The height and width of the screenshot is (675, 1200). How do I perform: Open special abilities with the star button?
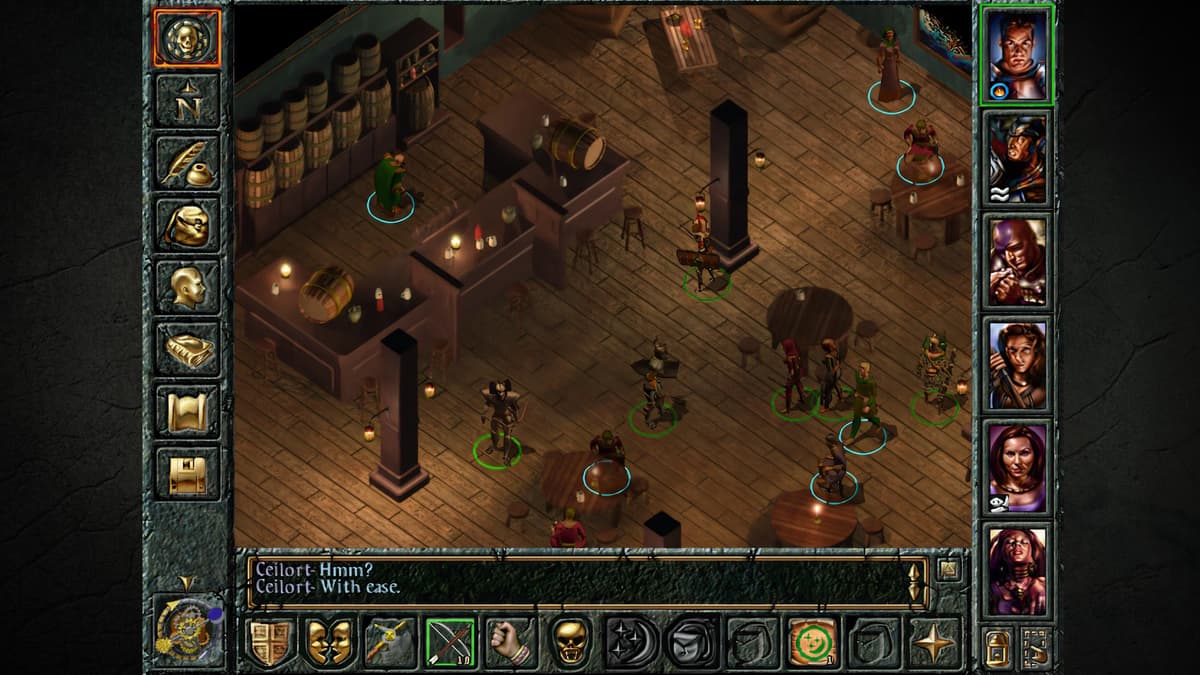(x=933, y=642)
